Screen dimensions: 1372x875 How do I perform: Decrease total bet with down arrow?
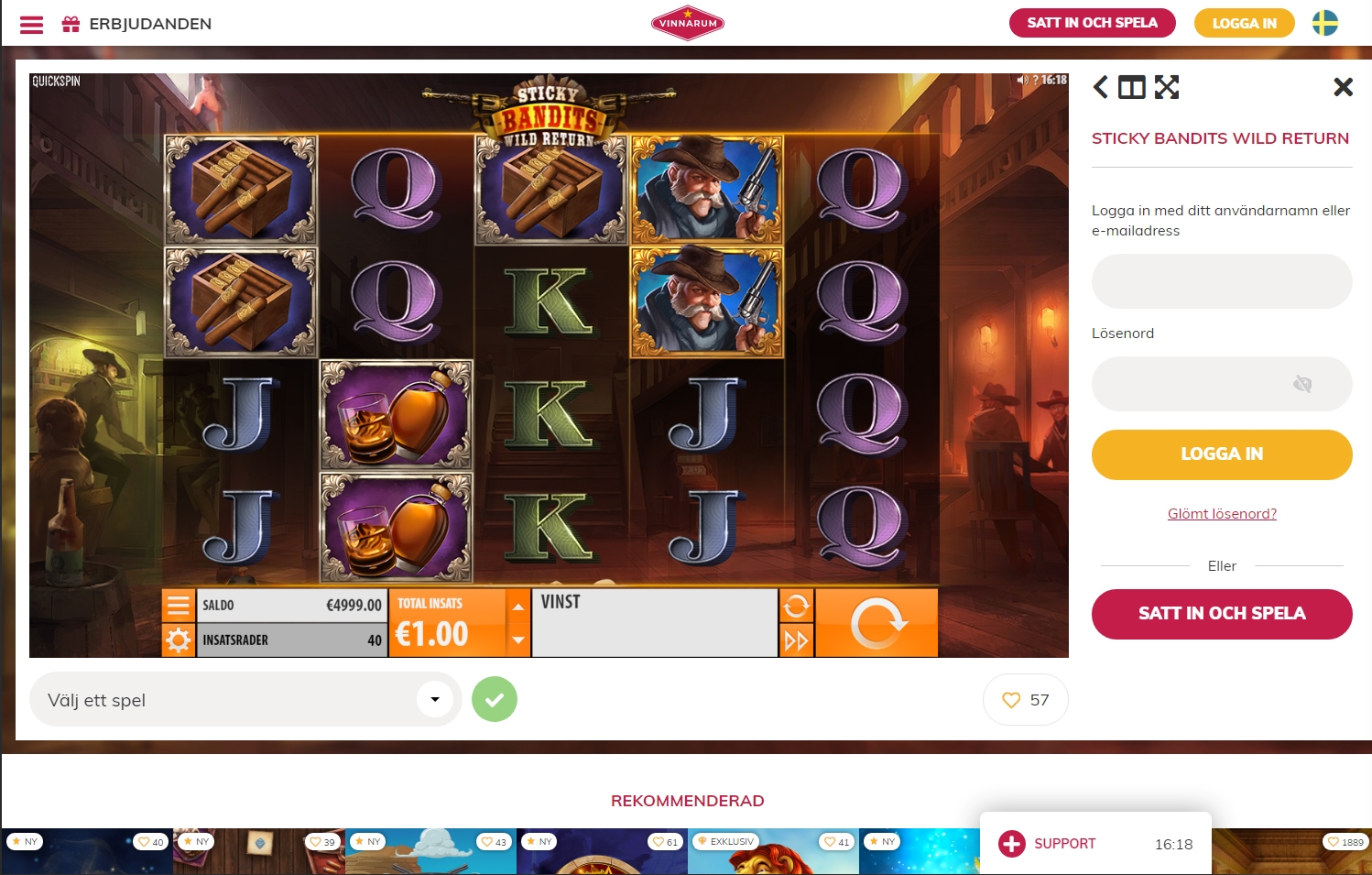click(x=518, y=641)
